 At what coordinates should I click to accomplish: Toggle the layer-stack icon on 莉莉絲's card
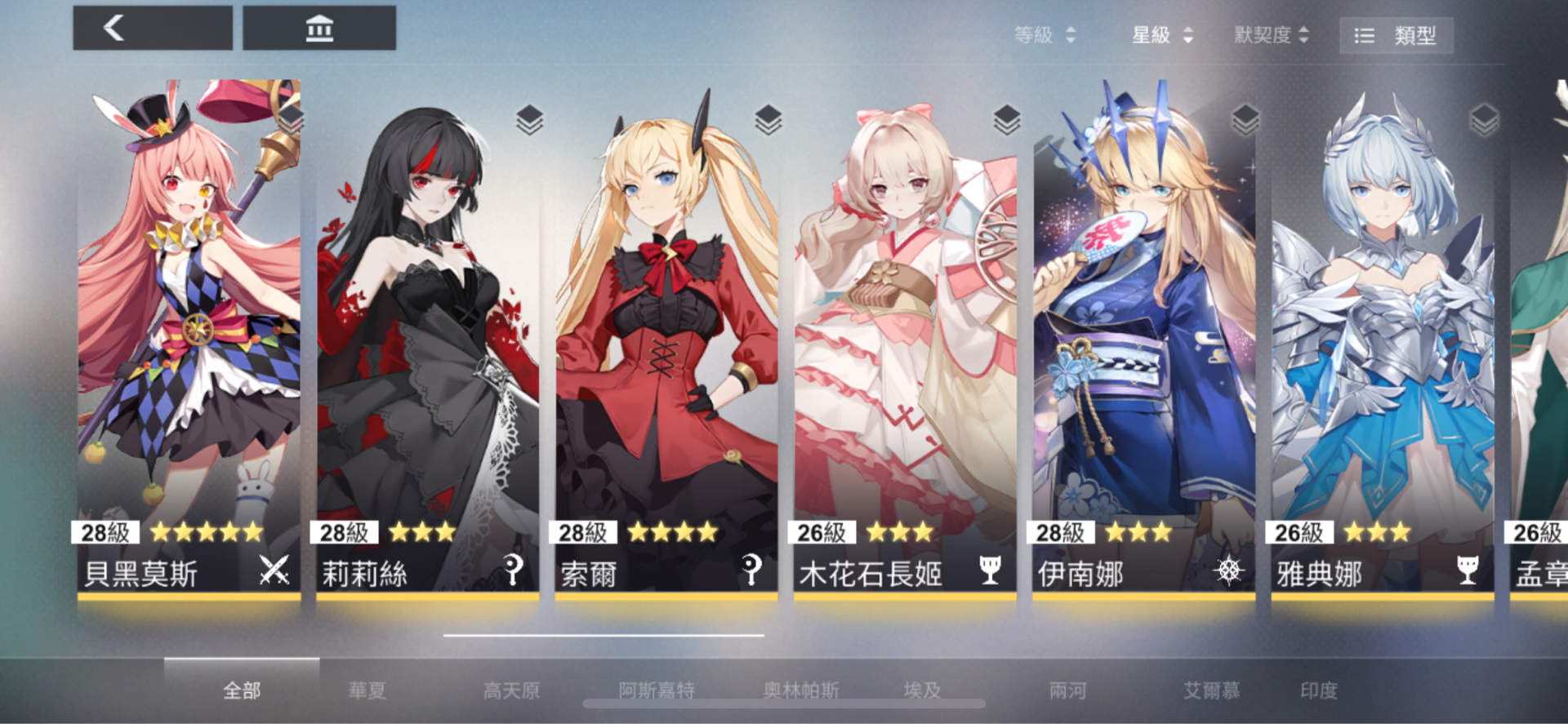529,119
